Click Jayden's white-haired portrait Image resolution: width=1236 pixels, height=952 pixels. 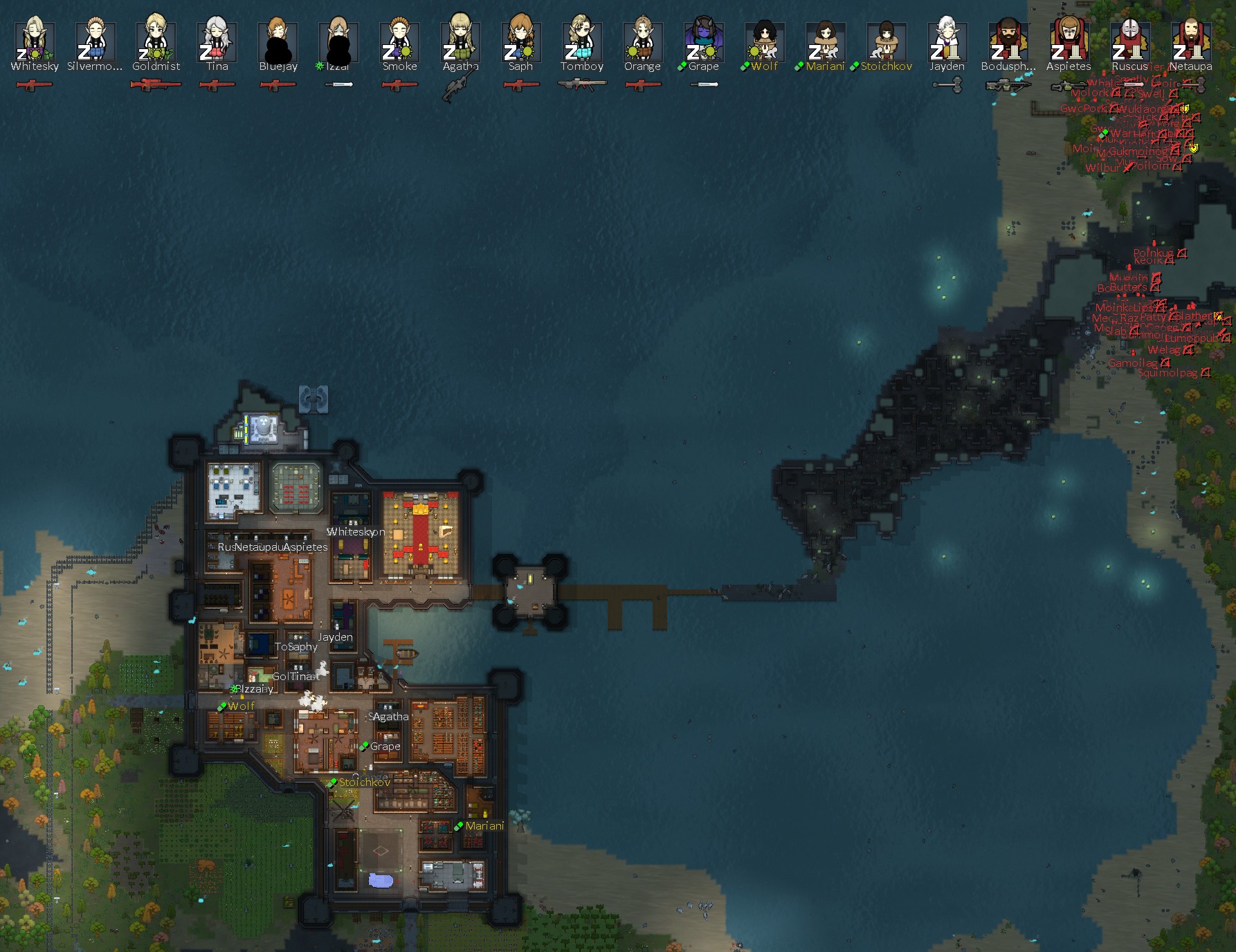(947, 42)
